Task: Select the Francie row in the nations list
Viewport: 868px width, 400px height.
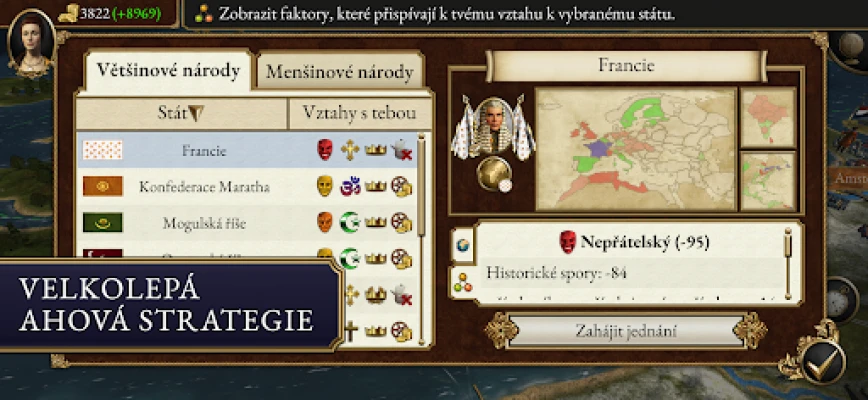Action: pos(204,151)
